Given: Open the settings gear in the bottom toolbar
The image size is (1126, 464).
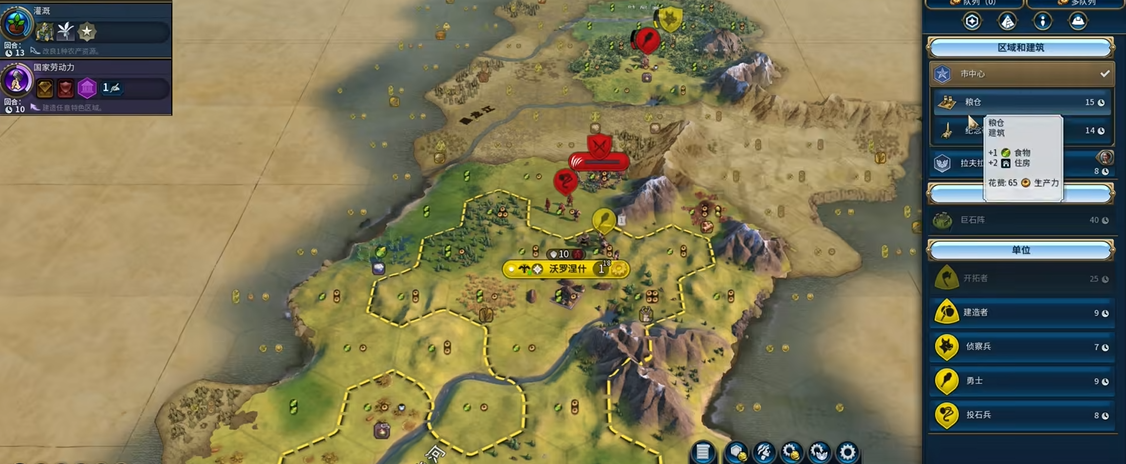Looking at the screenshot, I should click(x=848, y=452).
